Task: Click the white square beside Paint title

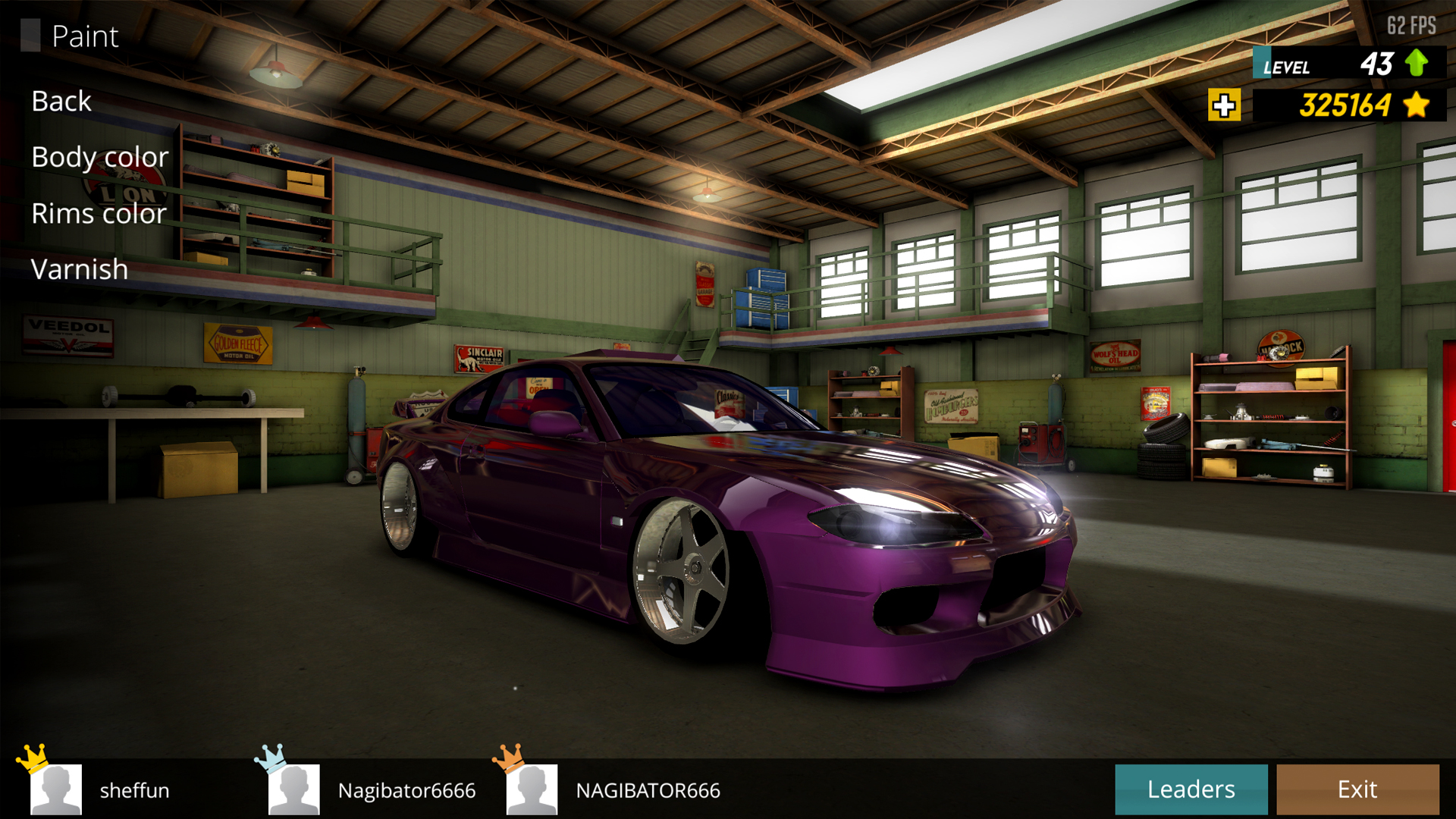Action: click(32, 35)
